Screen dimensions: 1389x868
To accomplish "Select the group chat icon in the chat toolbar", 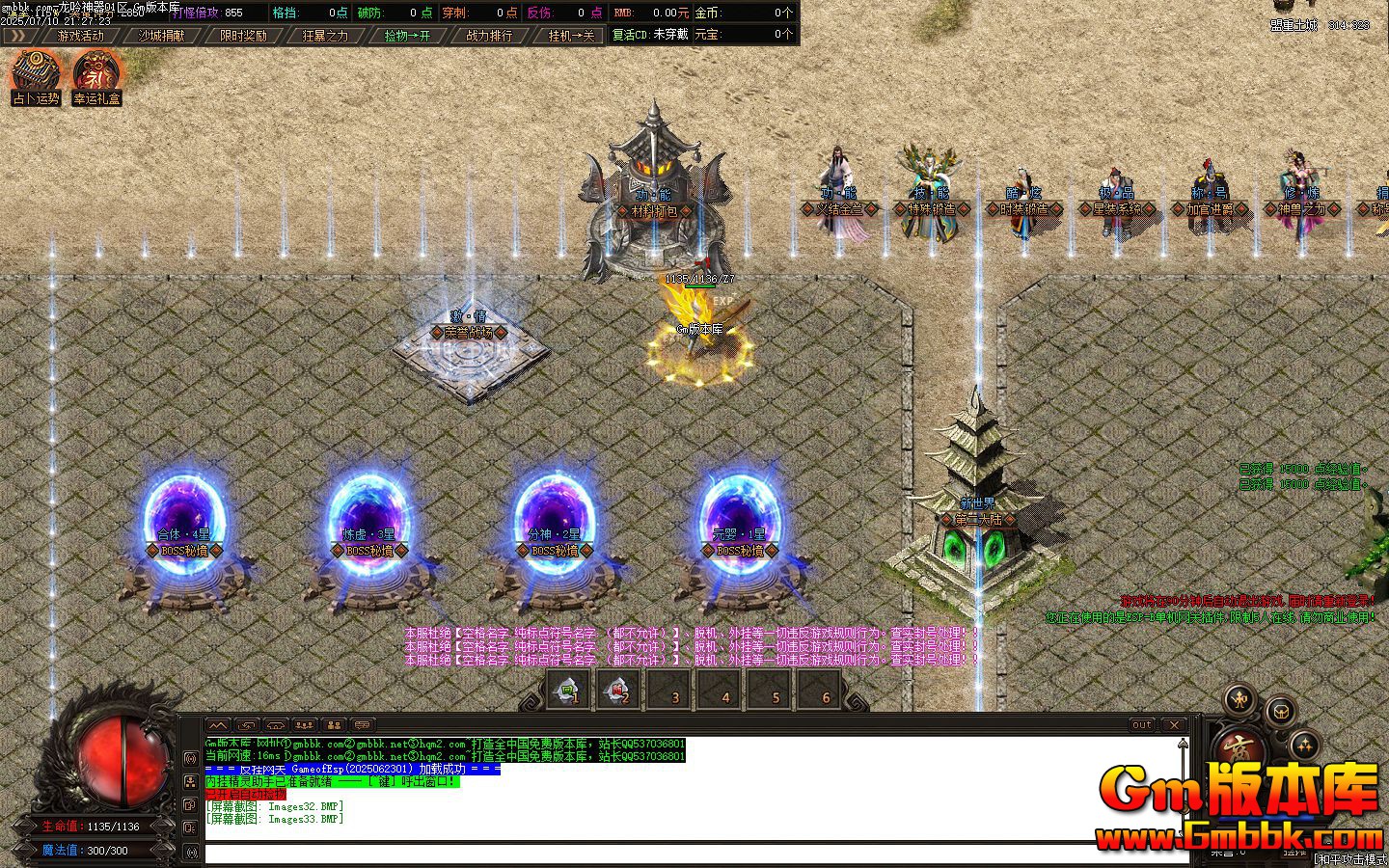I will (305, 724).
